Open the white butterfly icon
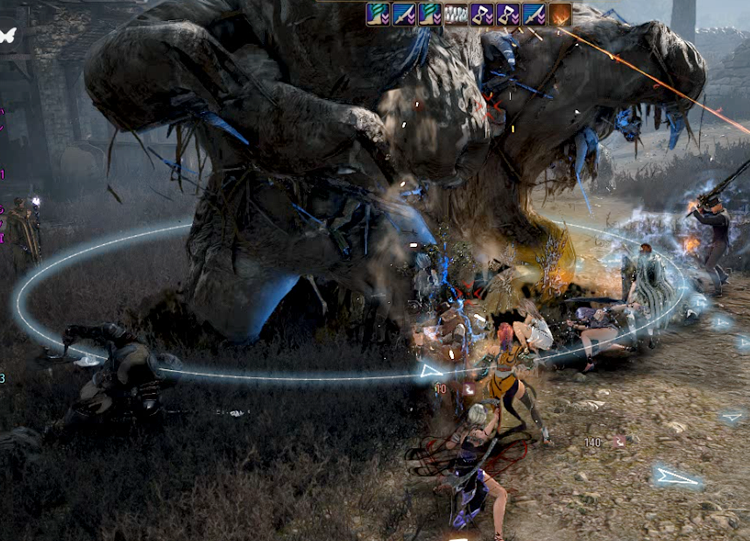This screenshot has width=750, height=541. tap(8, 35)
